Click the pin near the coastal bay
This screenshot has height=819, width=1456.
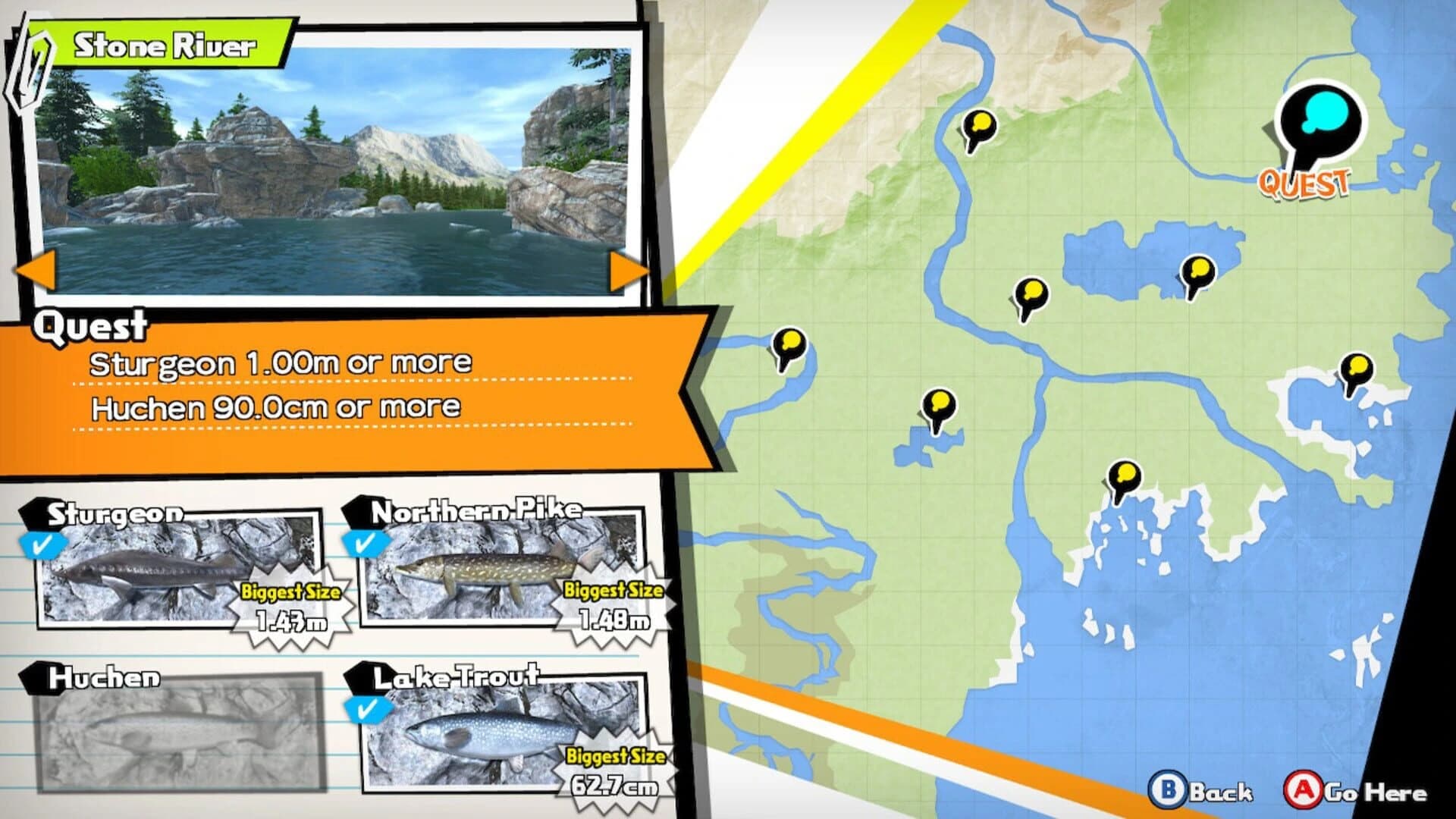1125,478
